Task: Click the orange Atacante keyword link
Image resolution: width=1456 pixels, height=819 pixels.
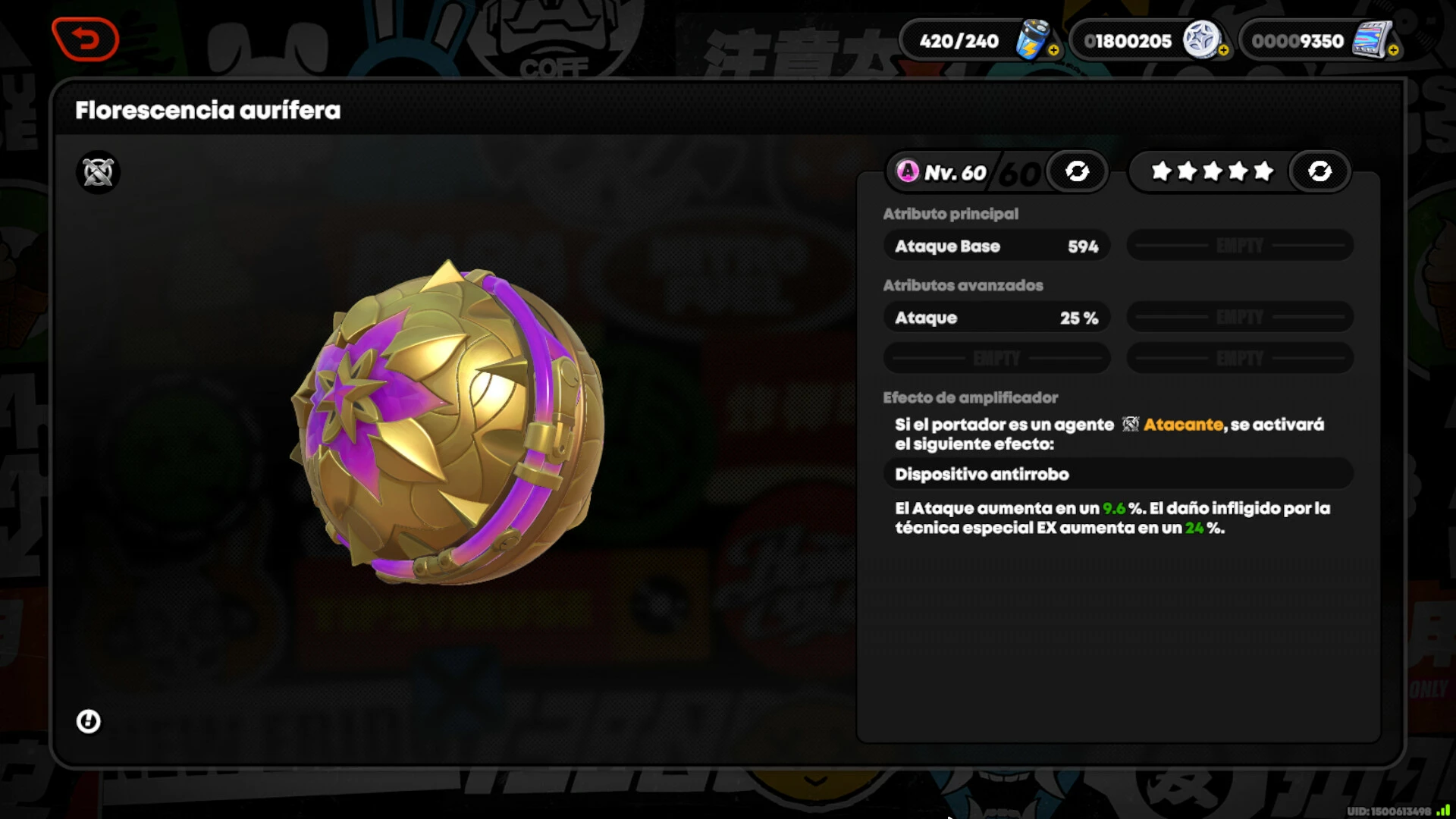Action: coord(1182,425)
